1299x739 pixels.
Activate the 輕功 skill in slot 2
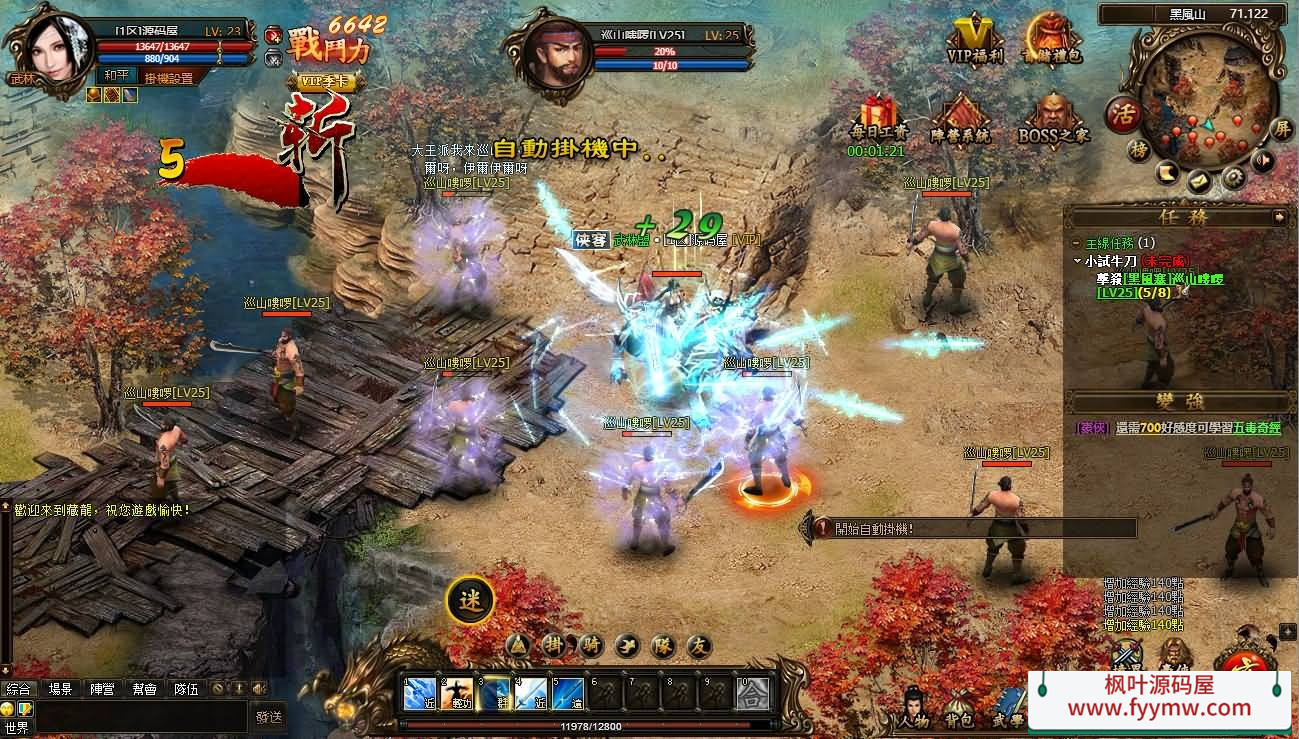(x=456, y=693)
